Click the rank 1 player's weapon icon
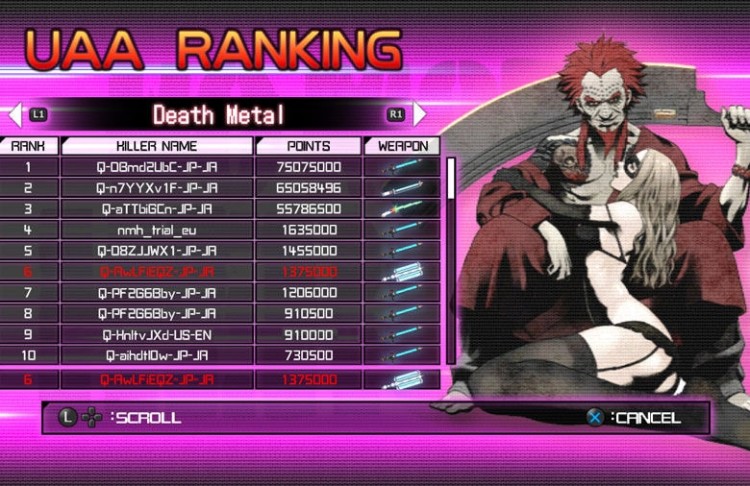The height and width of the screenshot is (486, 750). point(402,167)
